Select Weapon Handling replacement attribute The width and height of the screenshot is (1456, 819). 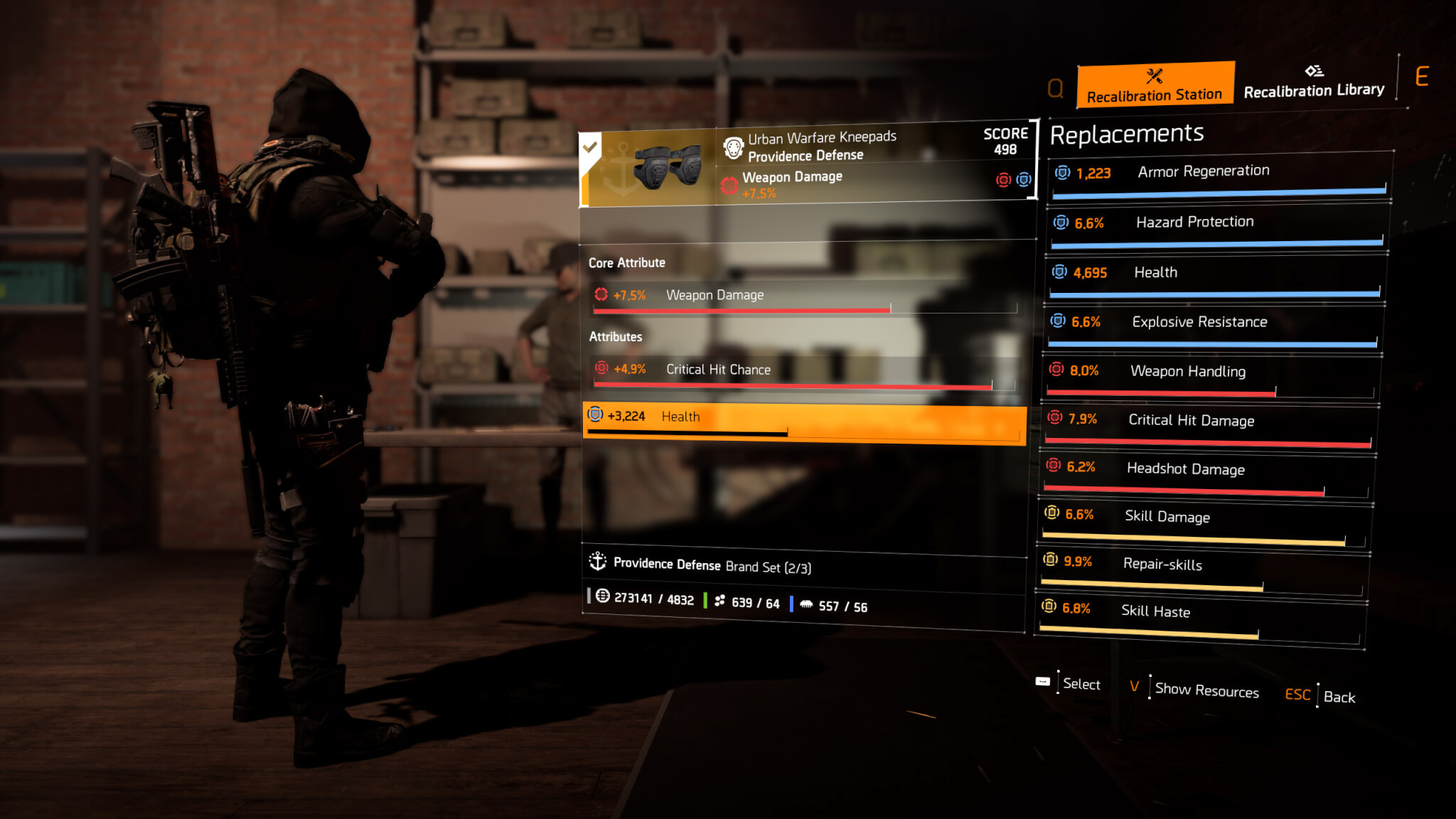1211,375
